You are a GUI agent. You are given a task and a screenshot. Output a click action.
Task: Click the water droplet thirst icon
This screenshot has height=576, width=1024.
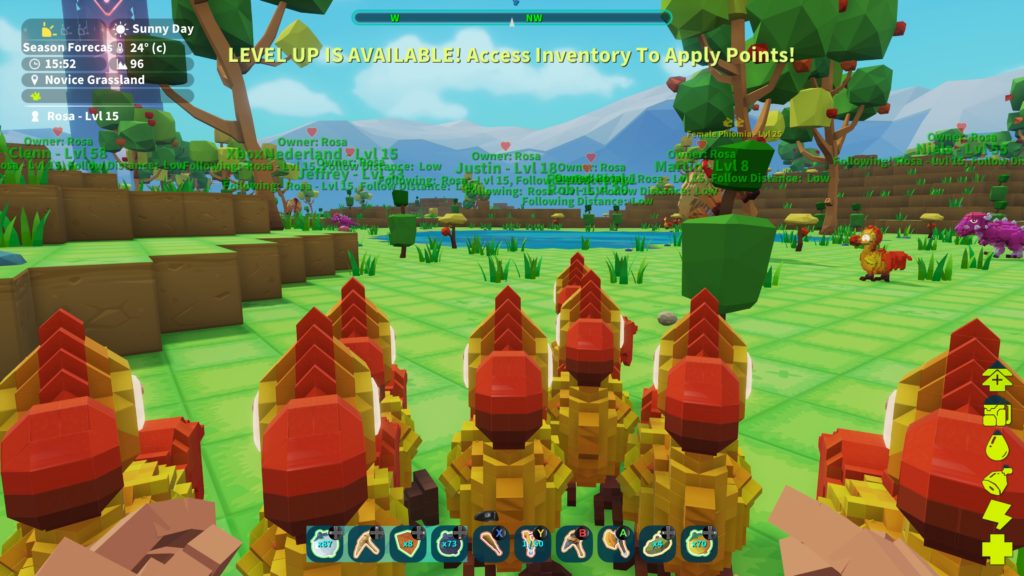click(x=997, y=446)
